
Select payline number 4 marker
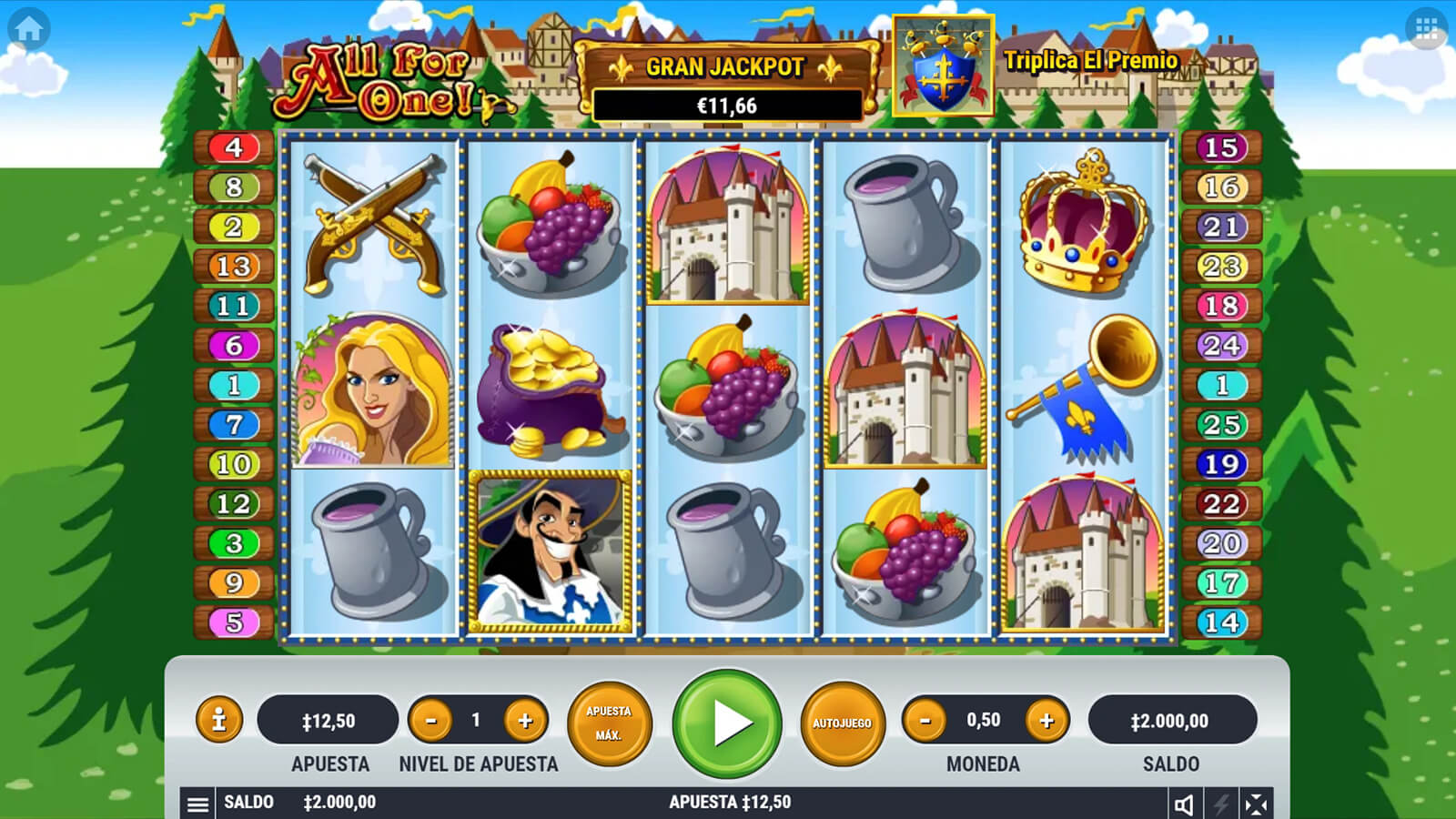coord(234,147)
